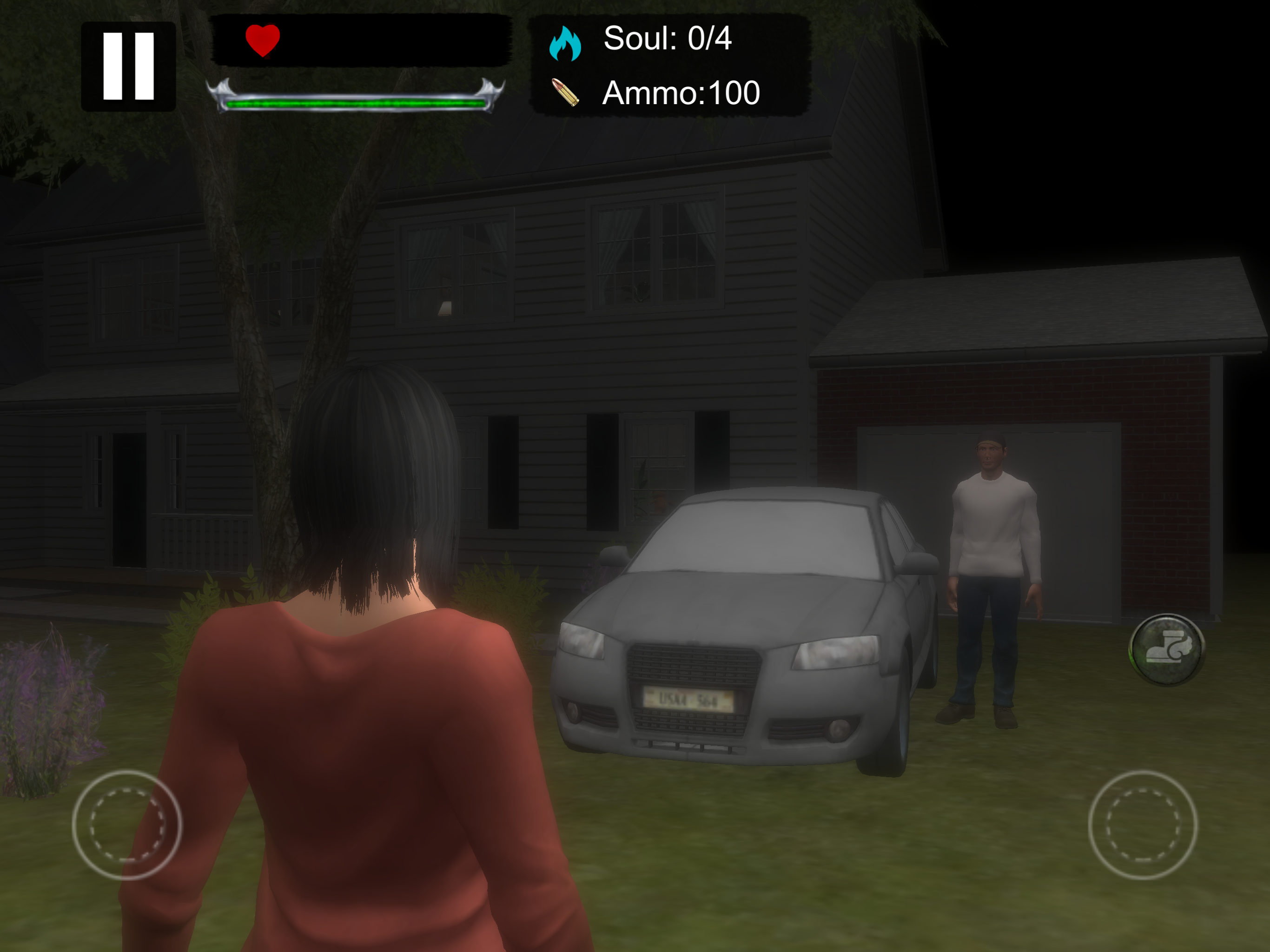Viewport: 1270px width, 952px height.
Task: Tap the top HUD heart panel
Action: click(362, 43)
